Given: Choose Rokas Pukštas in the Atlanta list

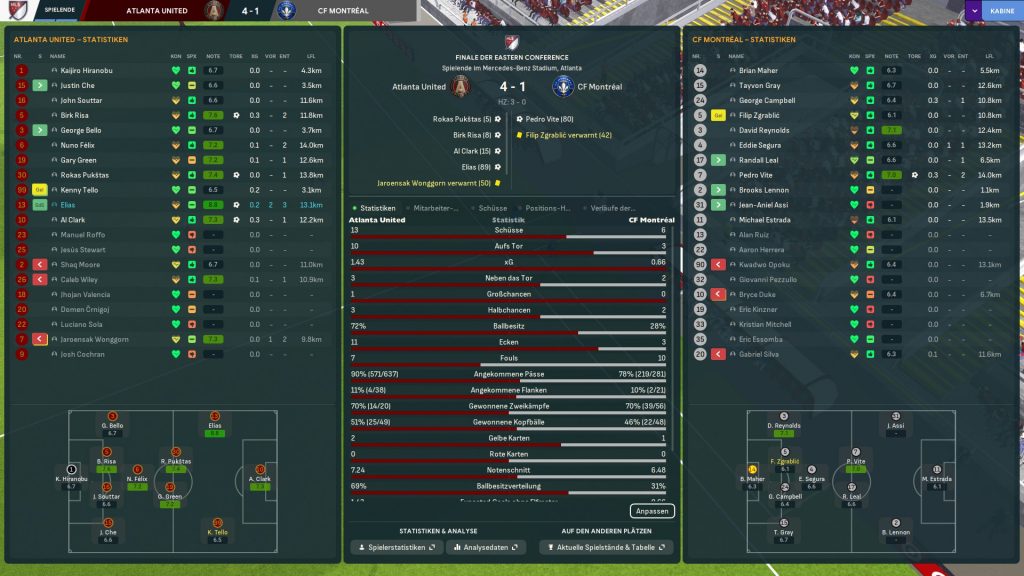Looking at the screenshot, I should [82, 175].
